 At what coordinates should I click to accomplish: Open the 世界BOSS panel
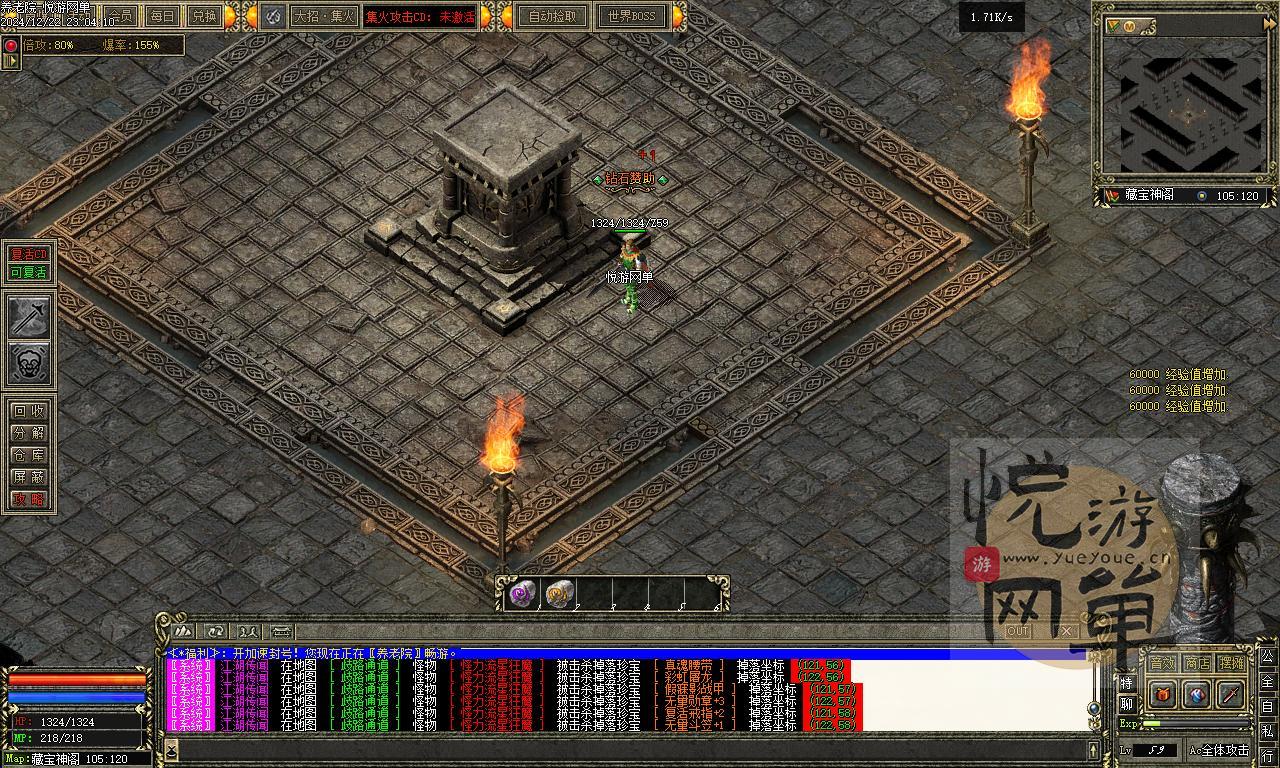coord(631,16)
